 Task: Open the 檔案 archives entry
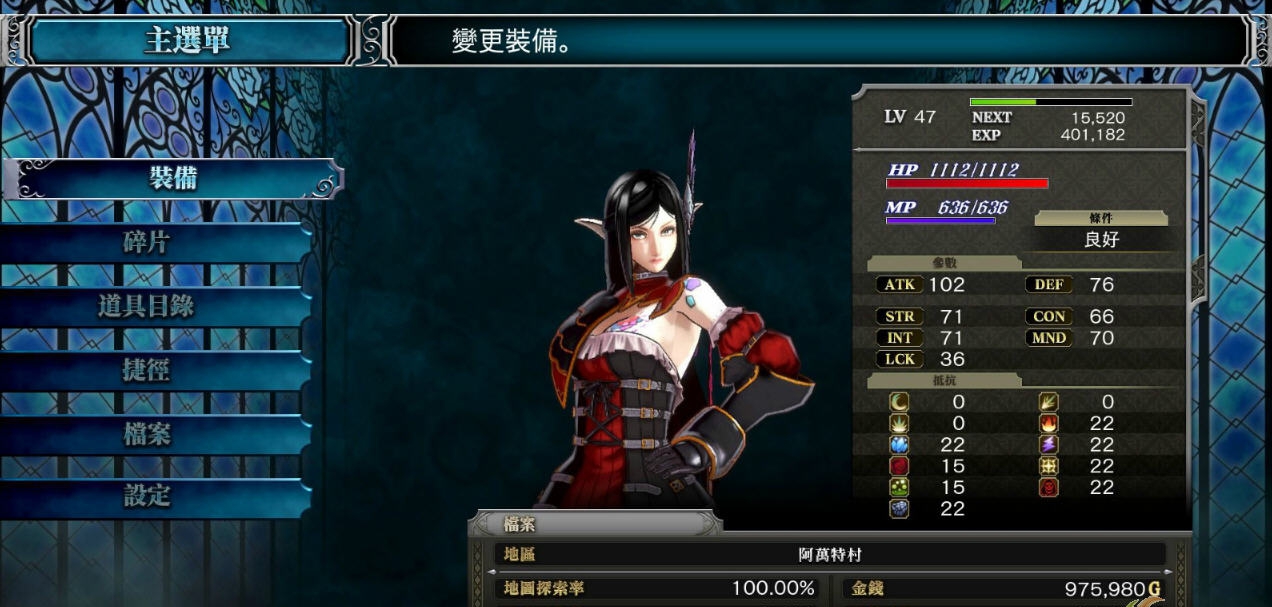tap(147, 434)
